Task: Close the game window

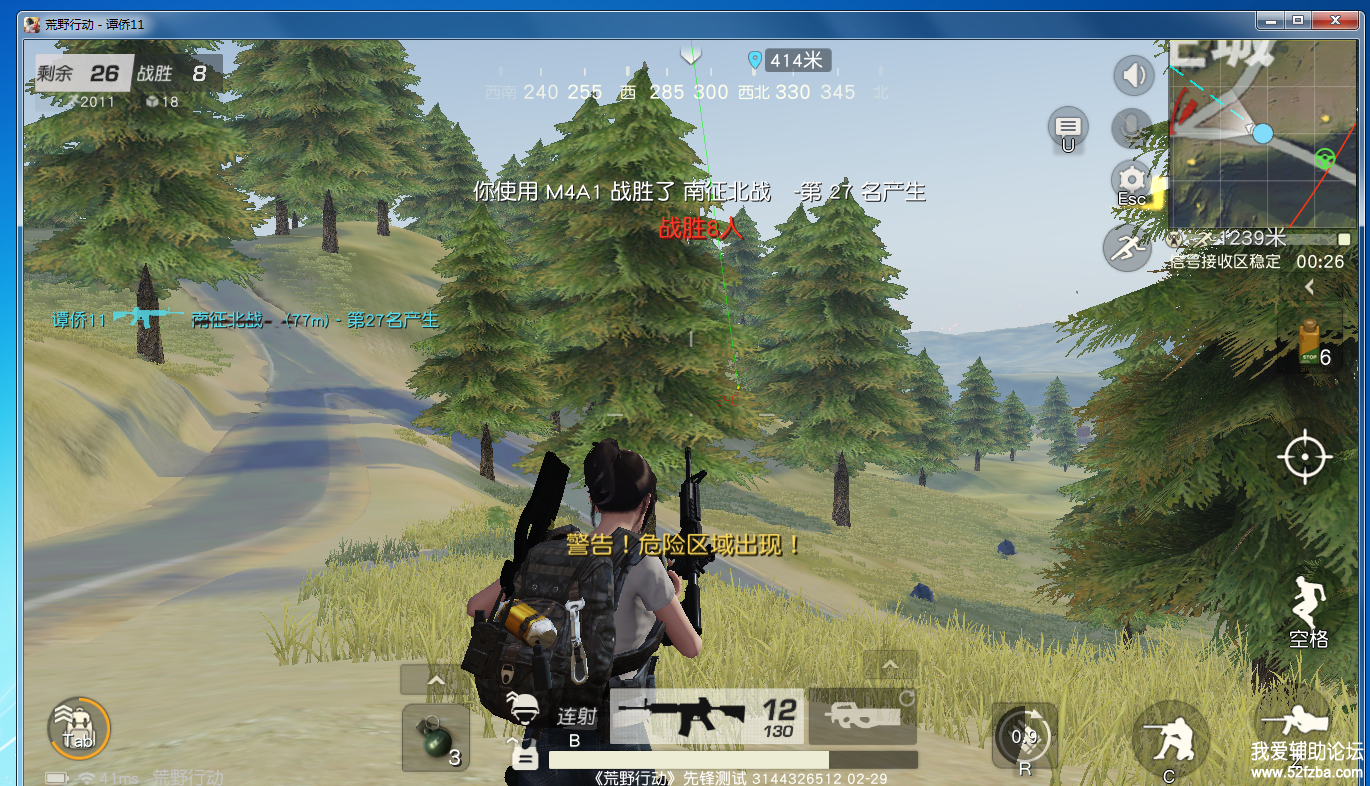Action: 1336,20
